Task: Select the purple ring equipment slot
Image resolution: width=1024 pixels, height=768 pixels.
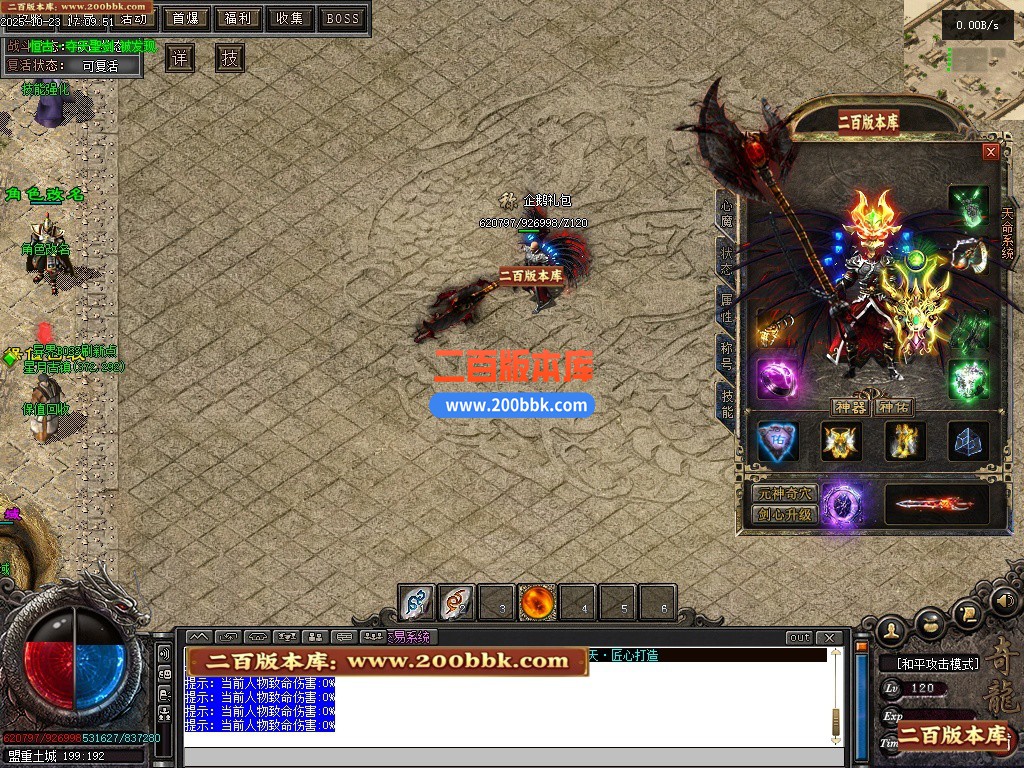Action: 777,379
